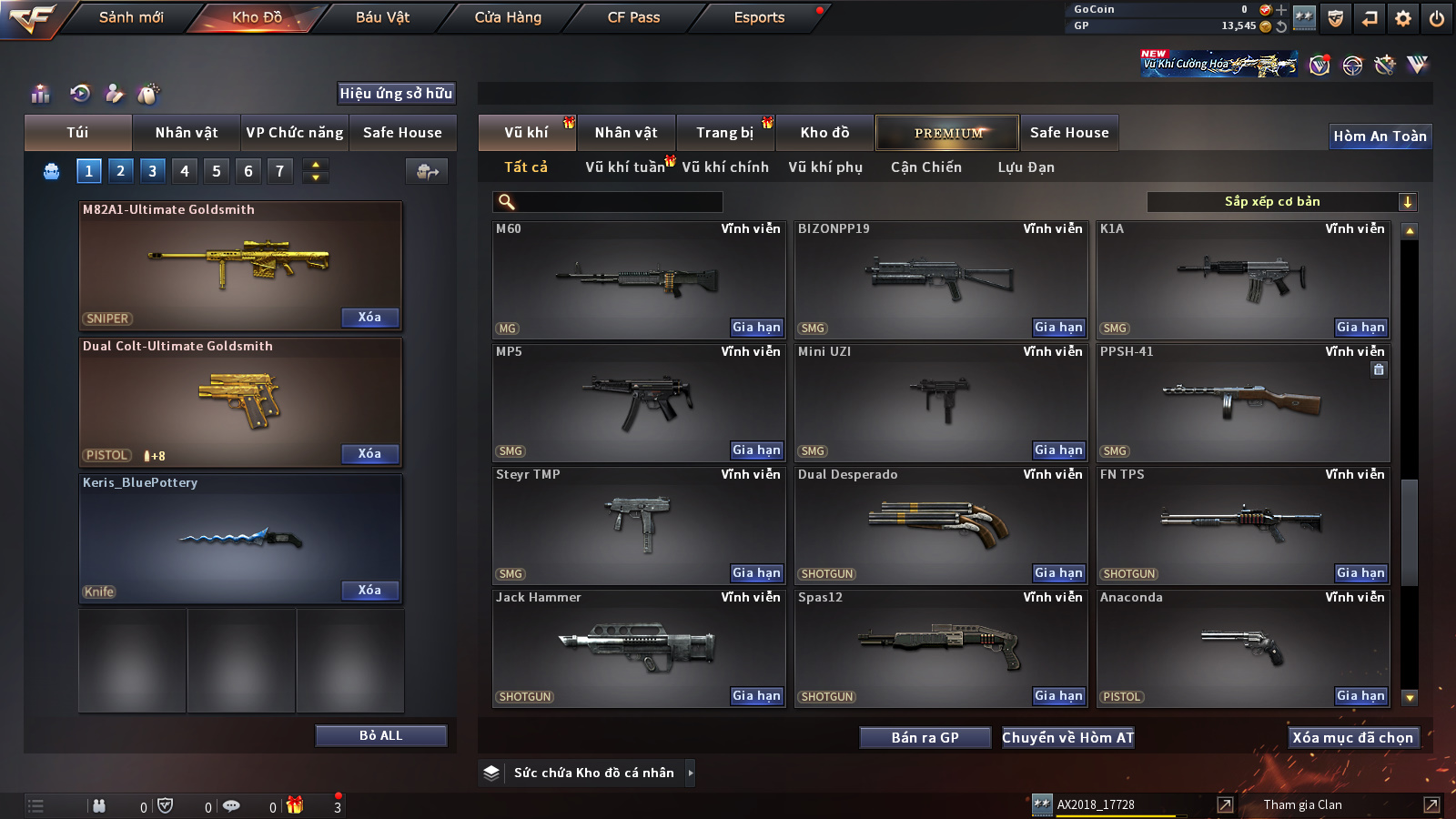Click the Bỏ ALL button
Viewport: 1456px width, 819px height.
click(x=380, y=735)
